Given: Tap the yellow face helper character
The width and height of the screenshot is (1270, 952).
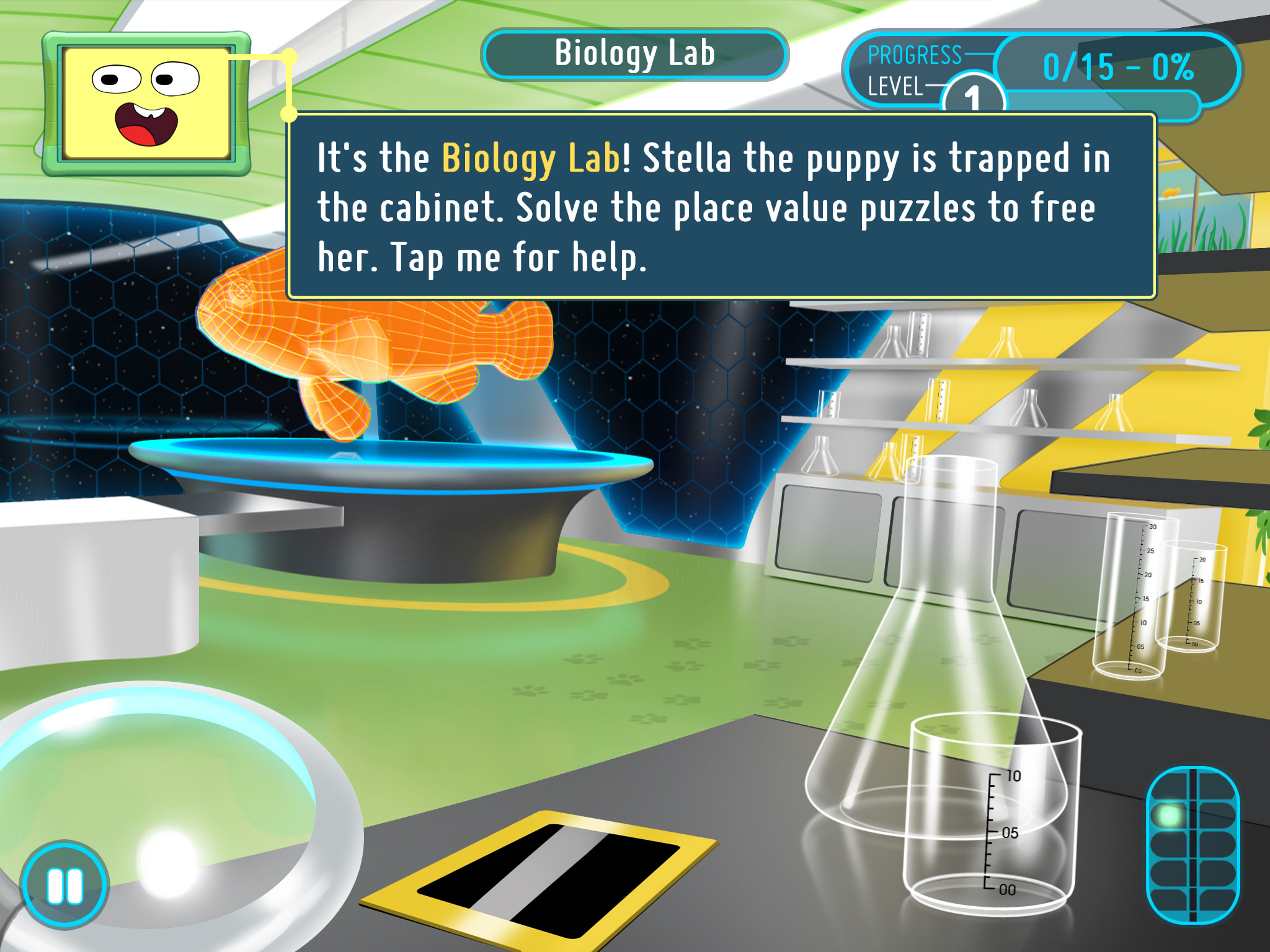Looking at the screenshot, I should tap(146, 103).
